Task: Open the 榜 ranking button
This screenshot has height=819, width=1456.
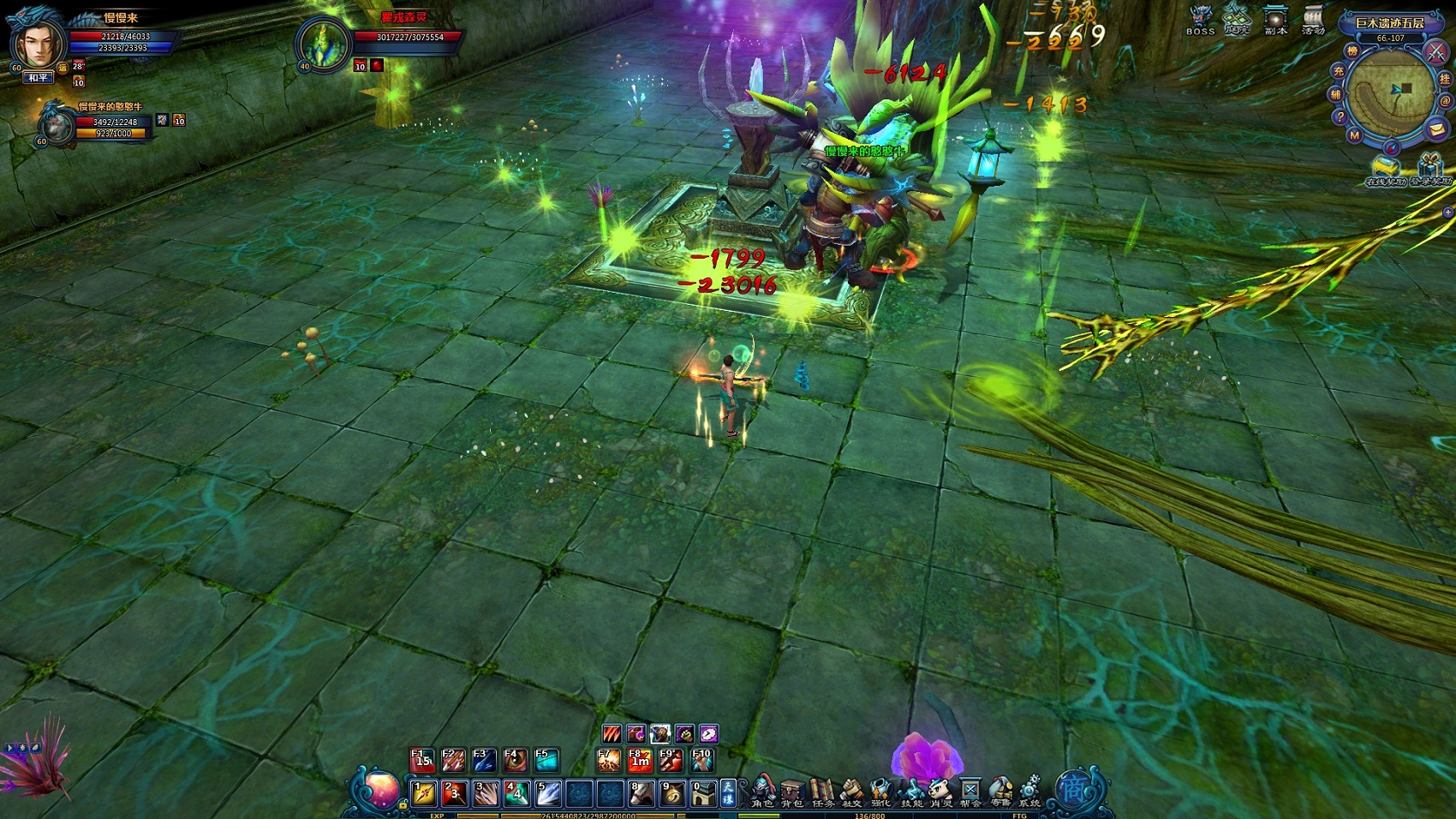Action: pos(1352,51)
